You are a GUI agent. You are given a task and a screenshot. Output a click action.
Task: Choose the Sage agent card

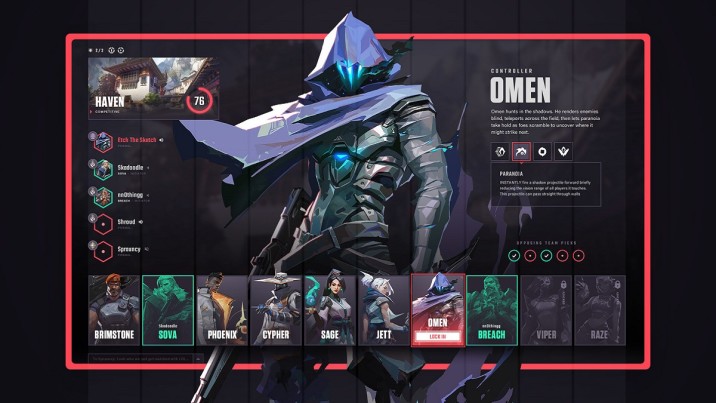(x=329, y=310)
